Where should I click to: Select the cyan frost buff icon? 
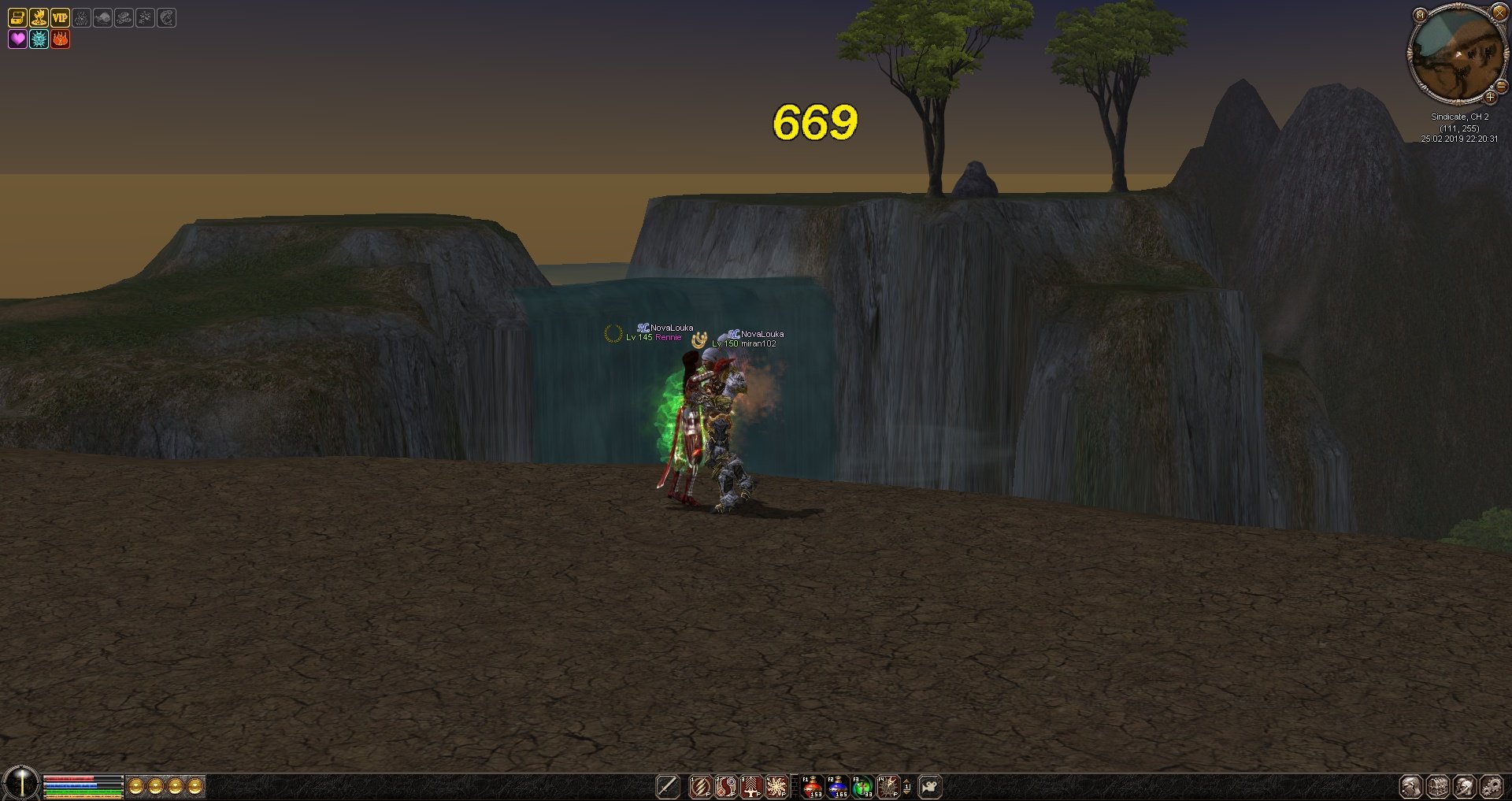(39, 39)
